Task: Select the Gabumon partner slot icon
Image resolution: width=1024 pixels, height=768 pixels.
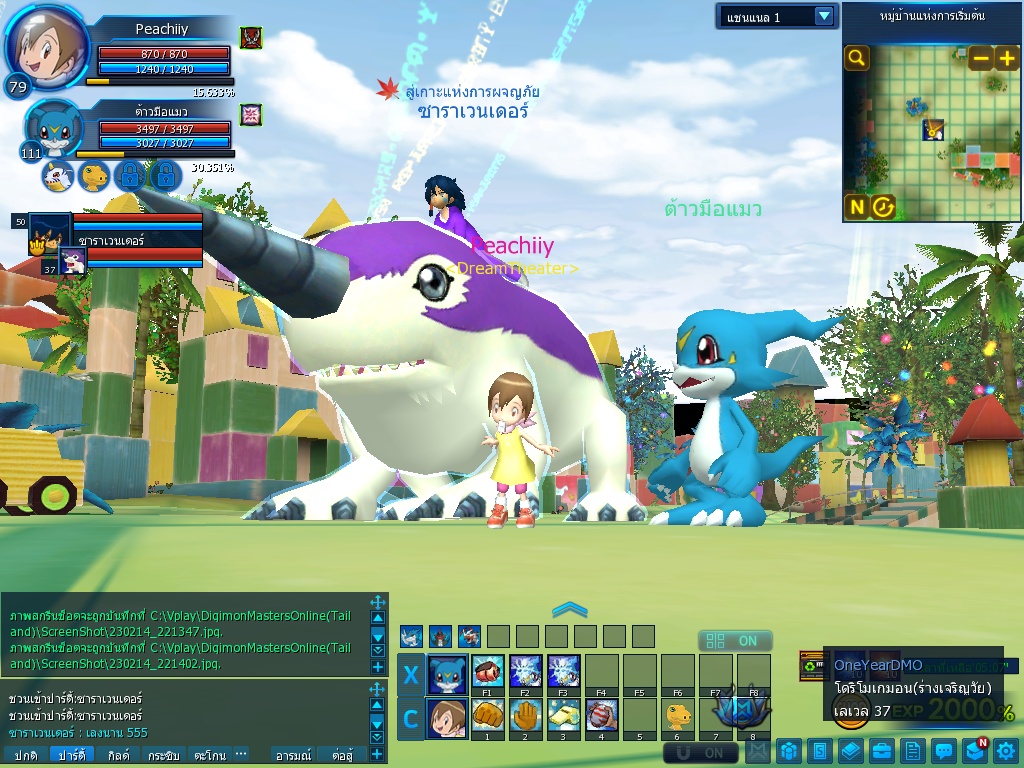Action: [x=57, y=177]
